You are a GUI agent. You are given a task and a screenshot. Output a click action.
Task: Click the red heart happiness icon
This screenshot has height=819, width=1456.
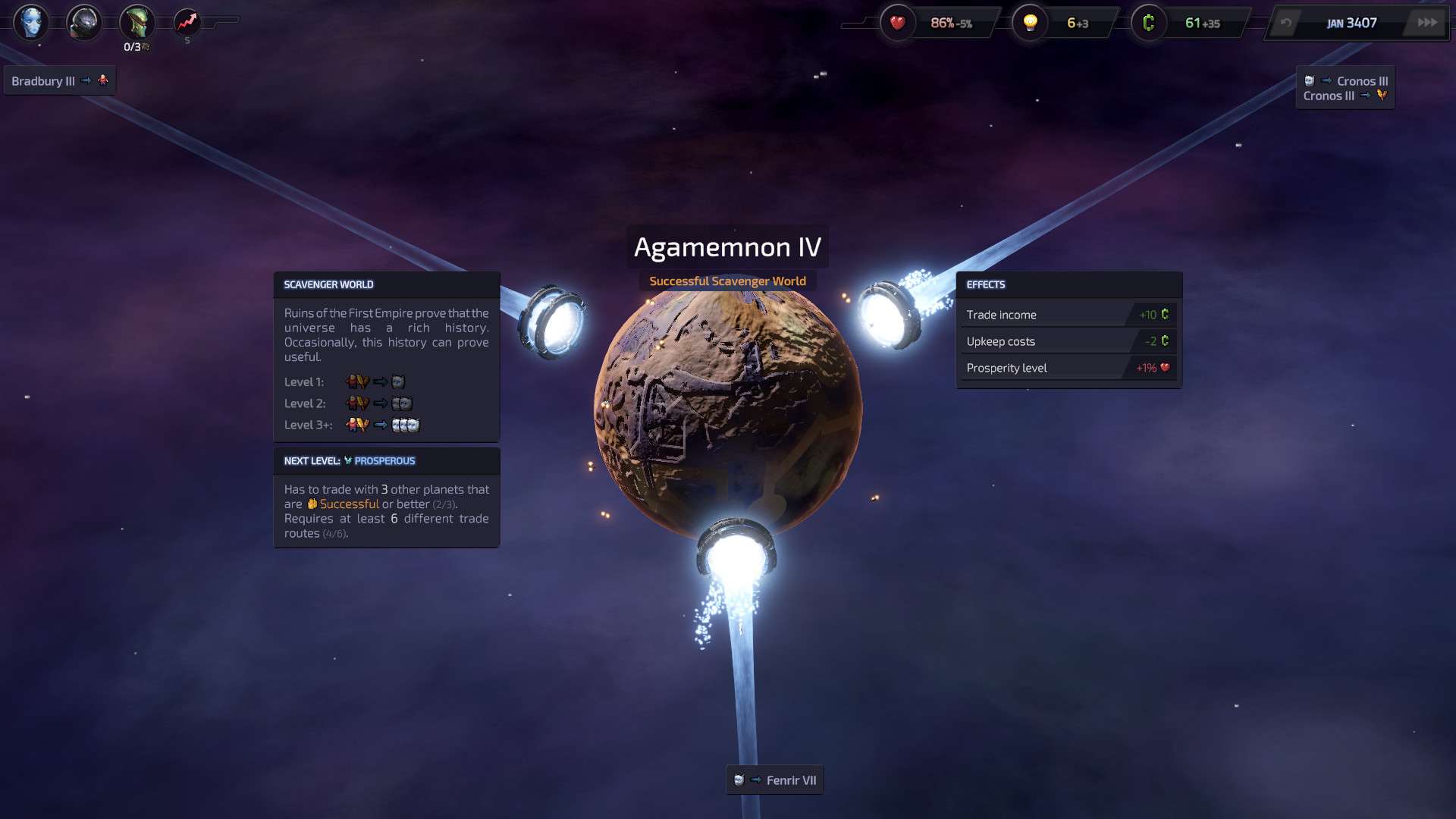[x=898, y=23]
